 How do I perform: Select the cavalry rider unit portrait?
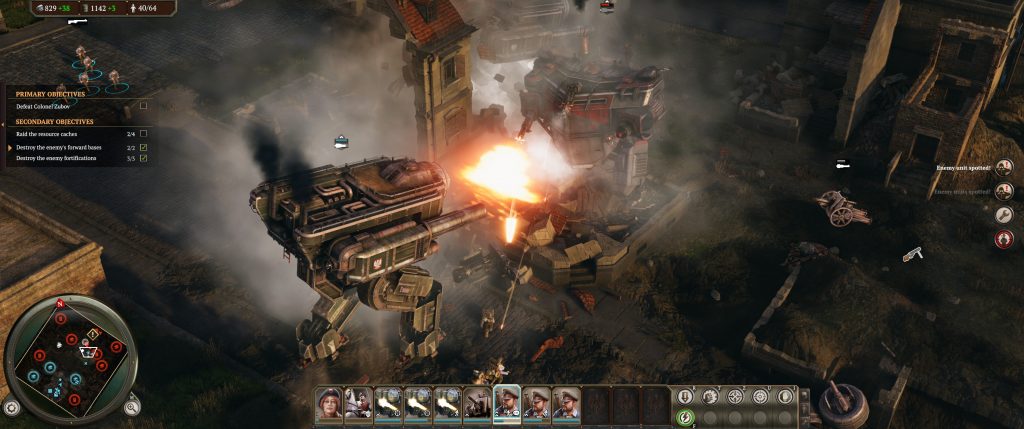pyautogui.click(x=358, y=402)
